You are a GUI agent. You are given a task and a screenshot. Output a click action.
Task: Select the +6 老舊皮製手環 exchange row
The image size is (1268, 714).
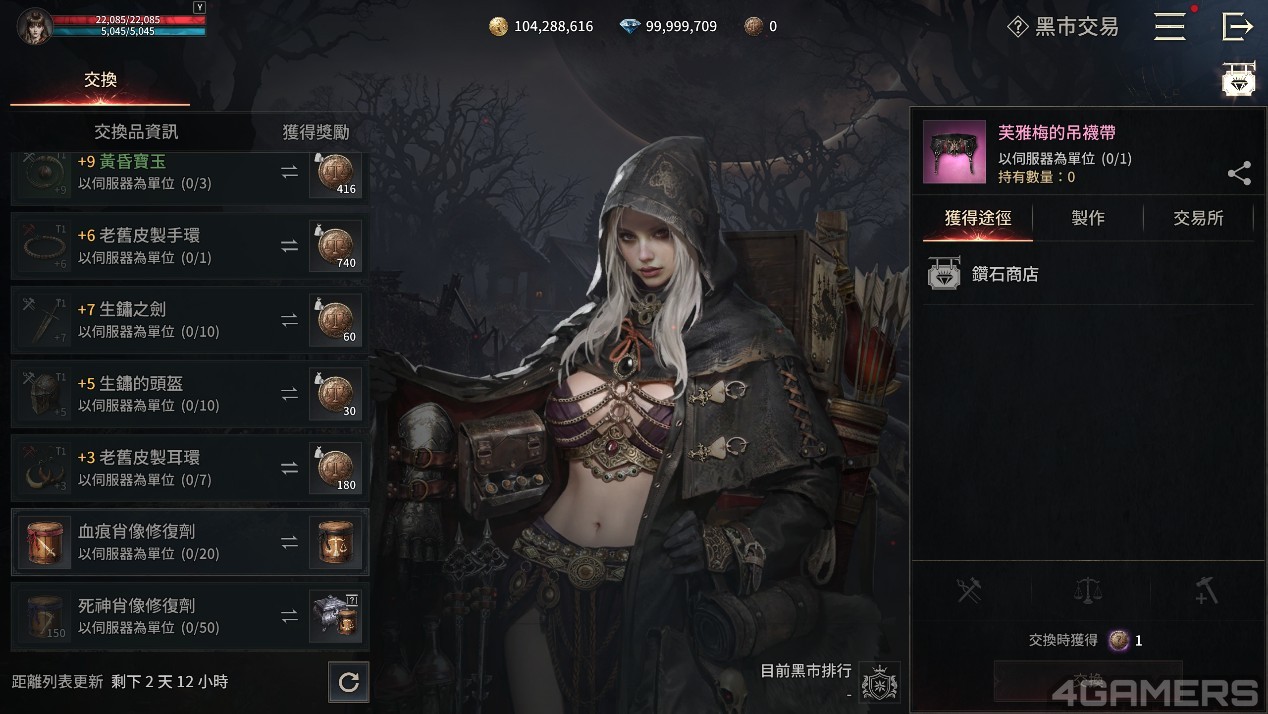tap(189, 246)
